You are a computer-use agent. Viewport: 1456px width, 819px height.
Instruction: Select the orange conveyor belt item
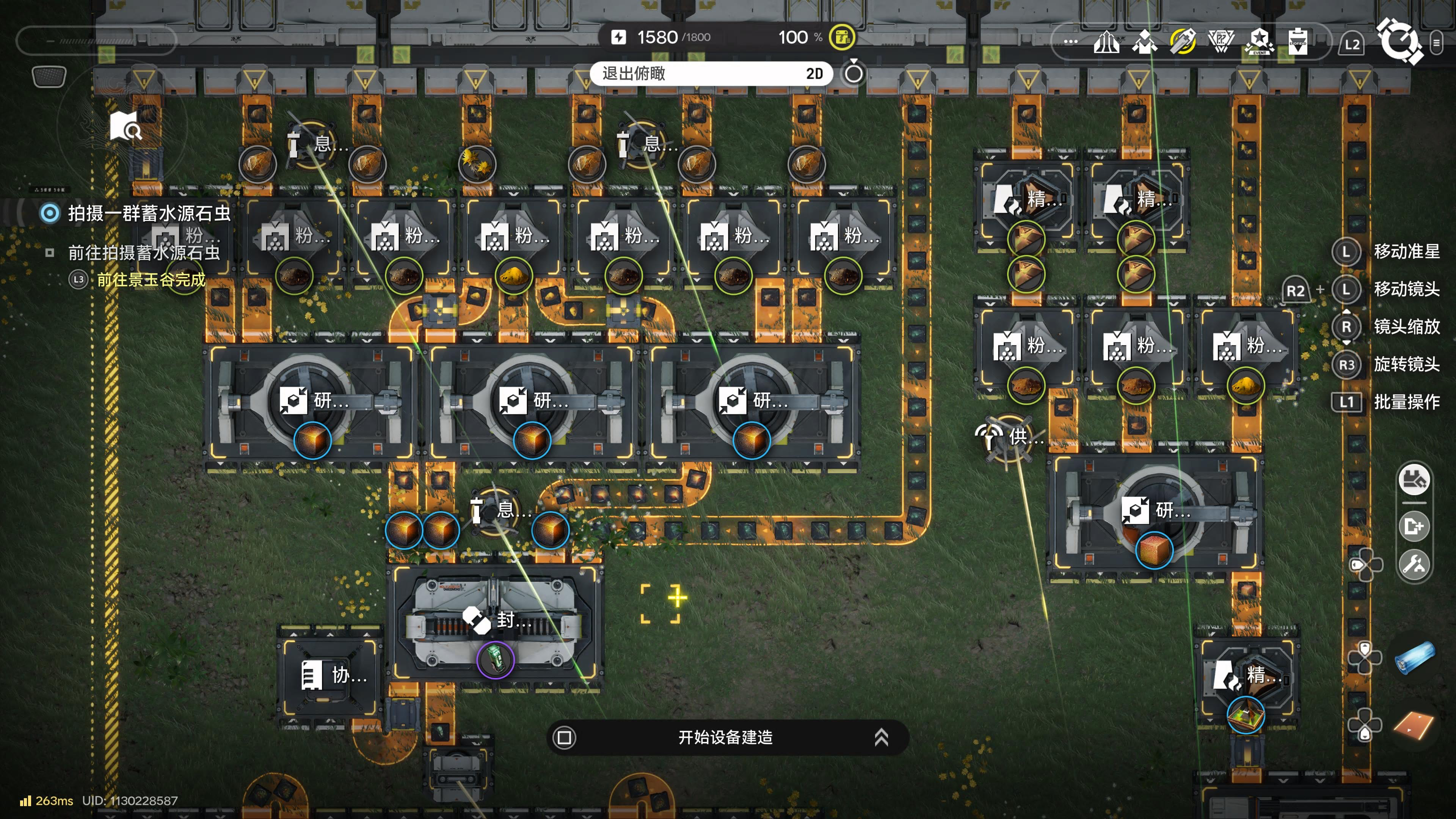(1414, 725)
